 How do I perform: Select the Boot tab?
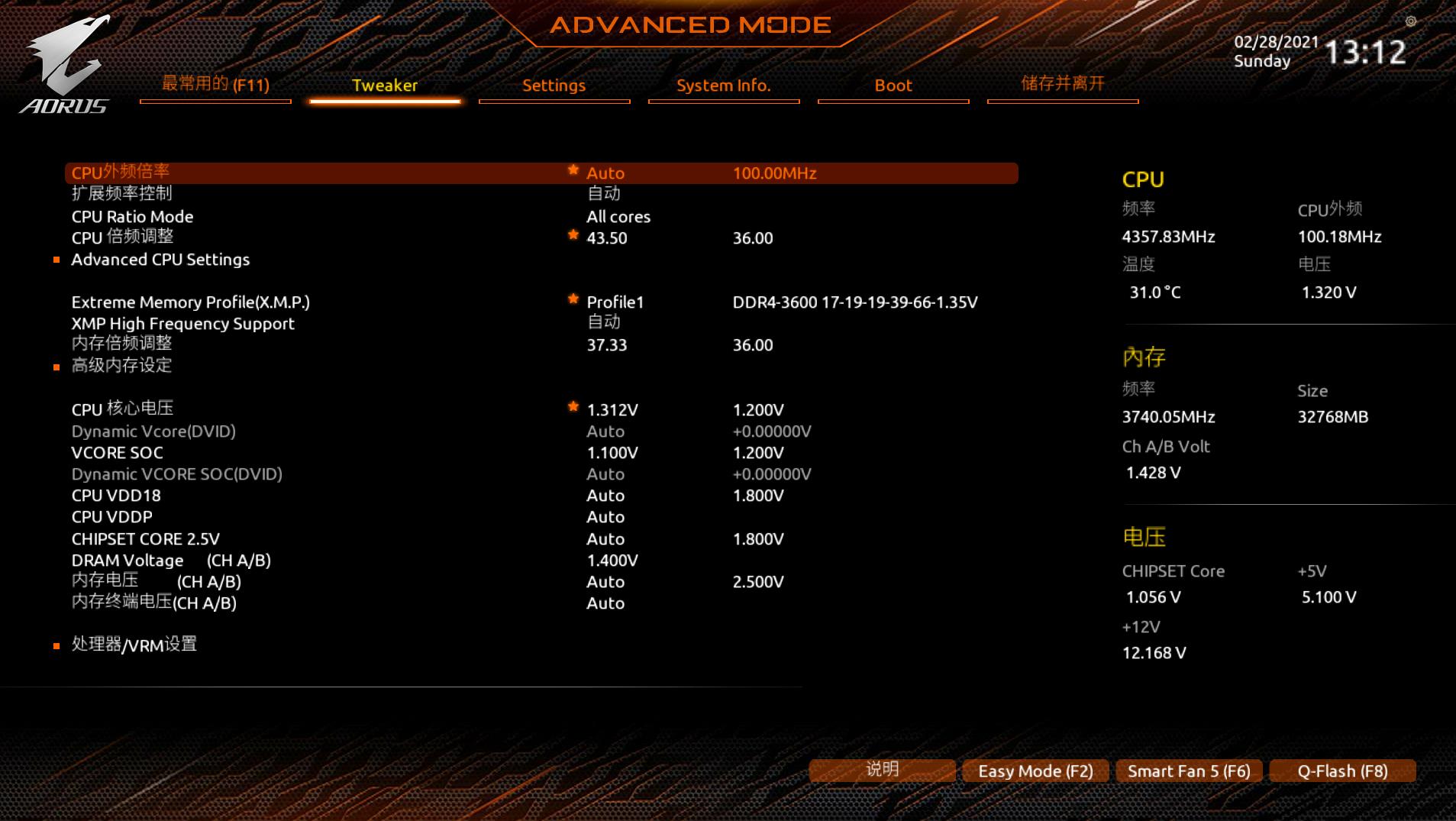tap(893, 86)
